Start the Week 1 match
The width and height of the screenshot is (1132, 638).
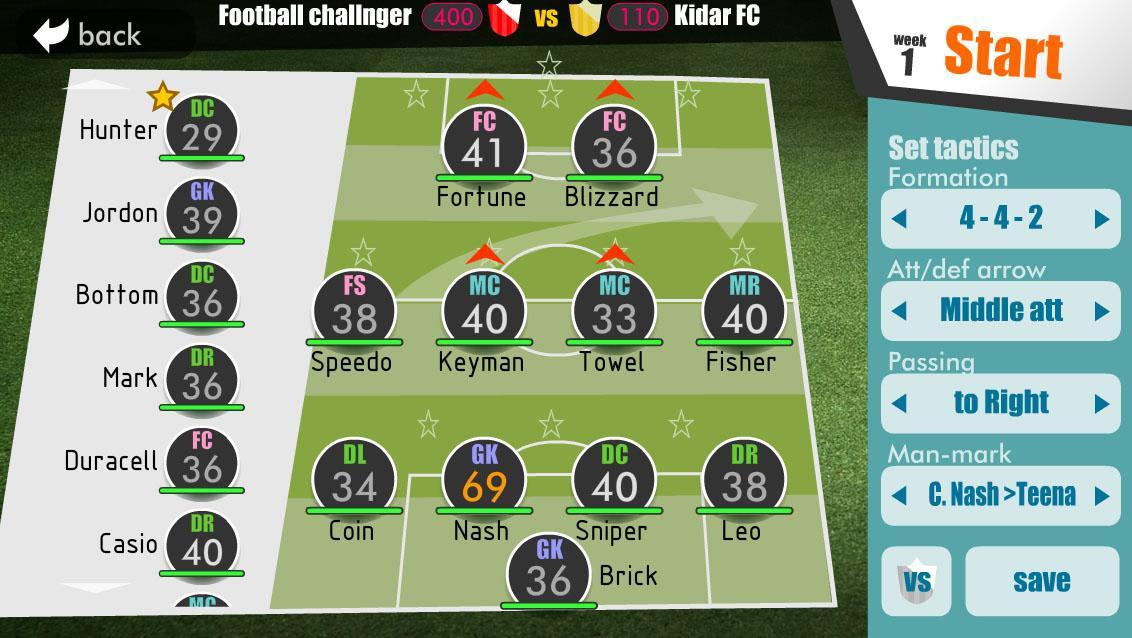click(1002, 54)
